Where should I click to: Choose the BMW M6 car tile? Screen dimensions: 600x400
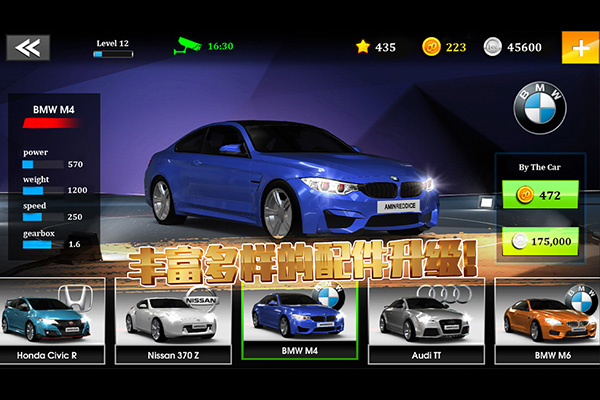coord(548,320)
